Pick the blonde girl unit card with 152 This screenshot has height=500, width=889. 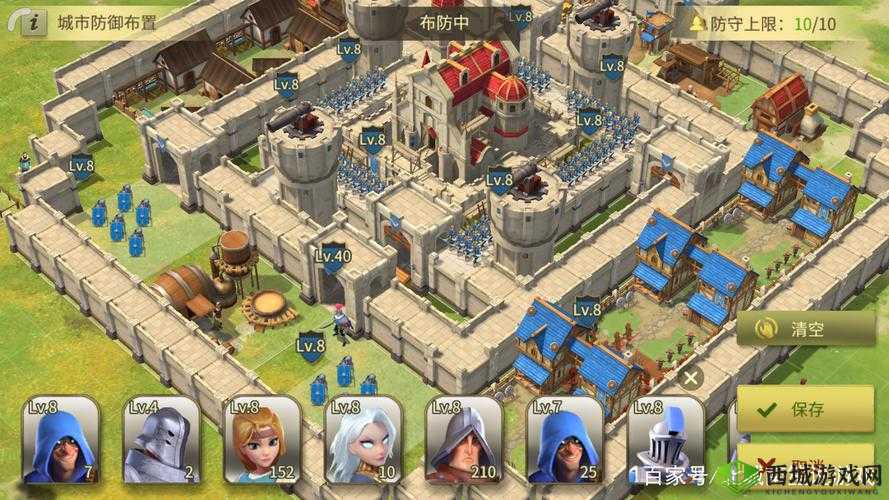[263, 440]
